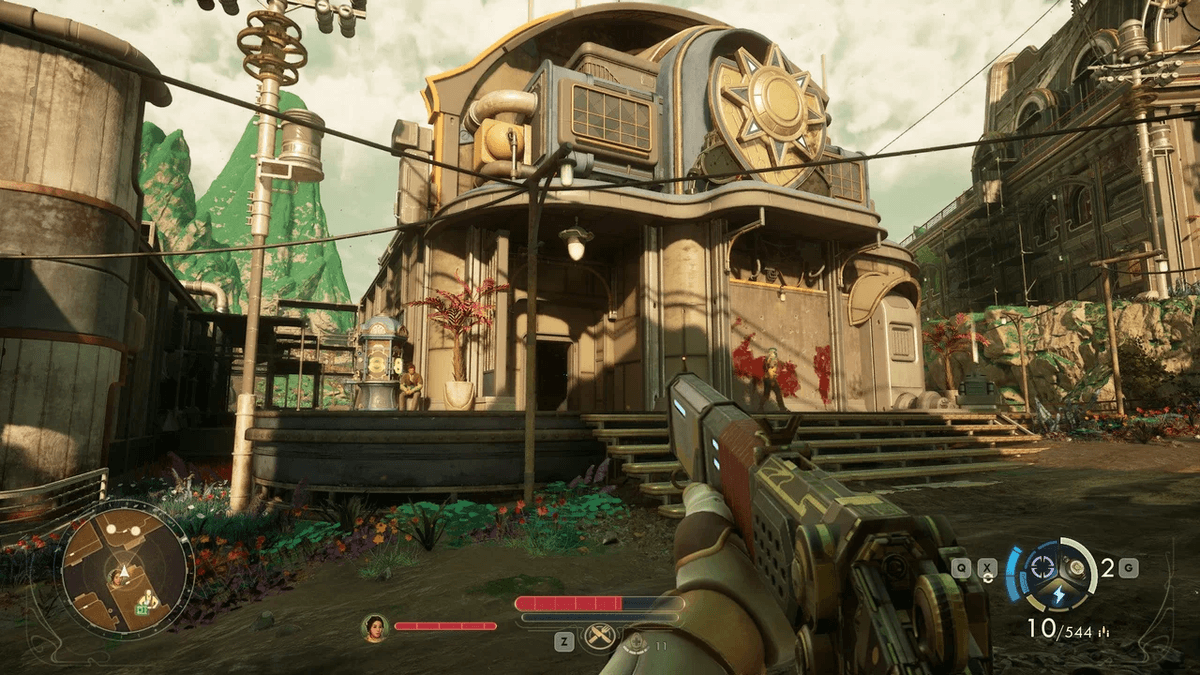1200x675 pixels.
Task: Activate the lightning bolt ability
Action: [x=1057, y=592]
